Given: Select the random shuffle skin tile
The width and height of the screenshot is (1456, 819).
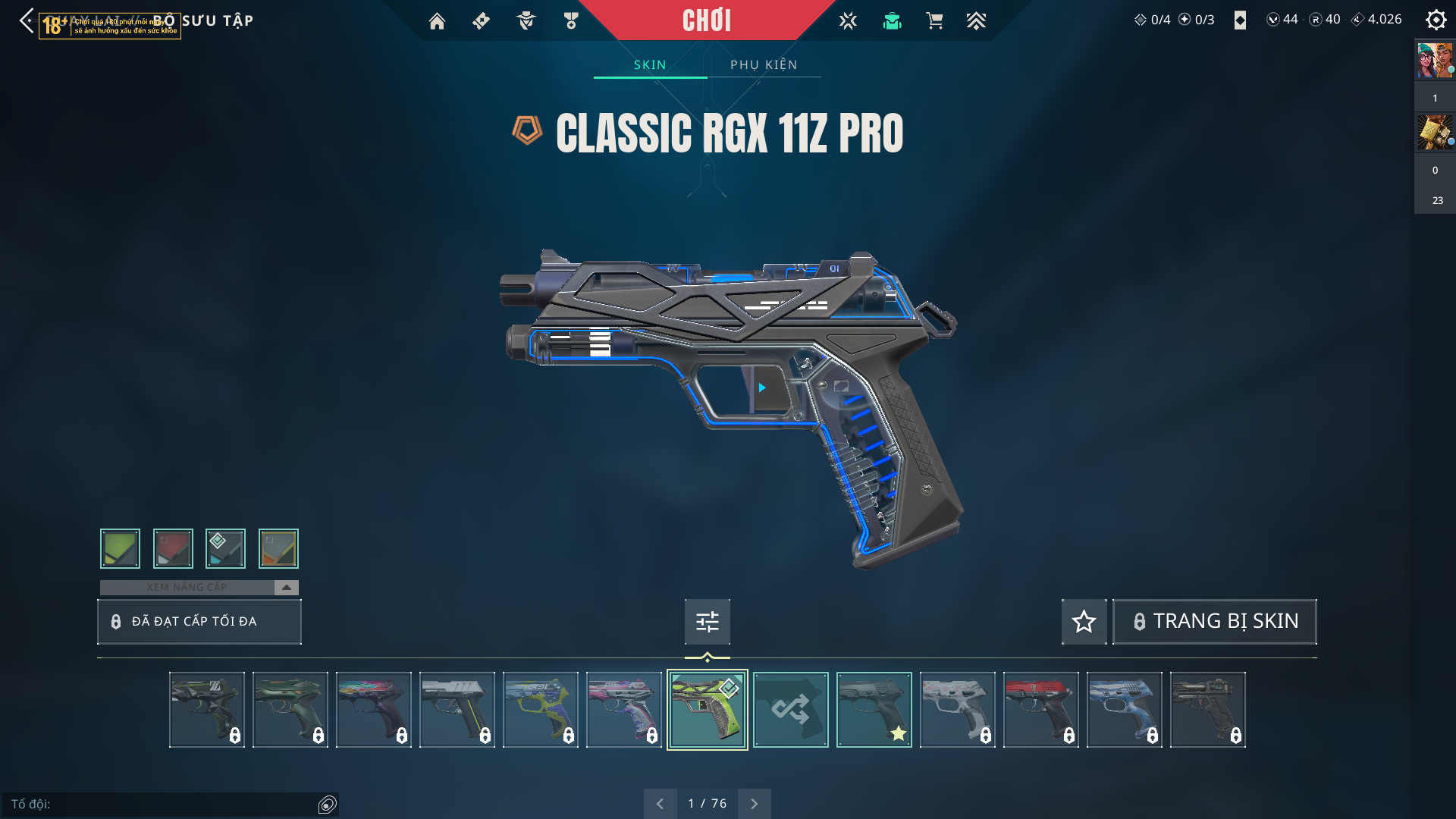Looking at the screenshot, I should tap(790, 710).
